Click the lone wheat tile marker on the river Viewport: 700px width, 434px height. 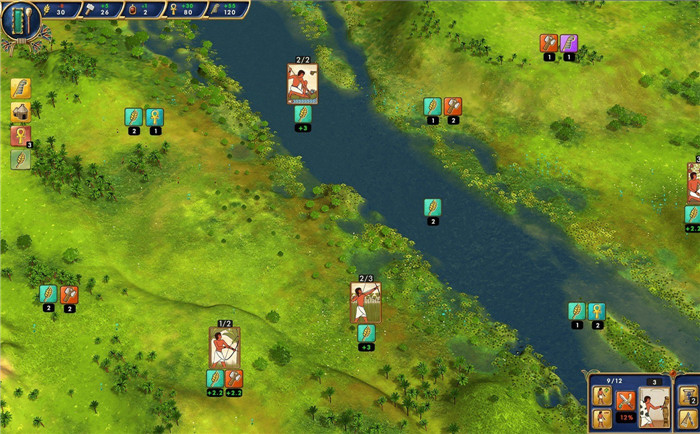coord(432,207)
